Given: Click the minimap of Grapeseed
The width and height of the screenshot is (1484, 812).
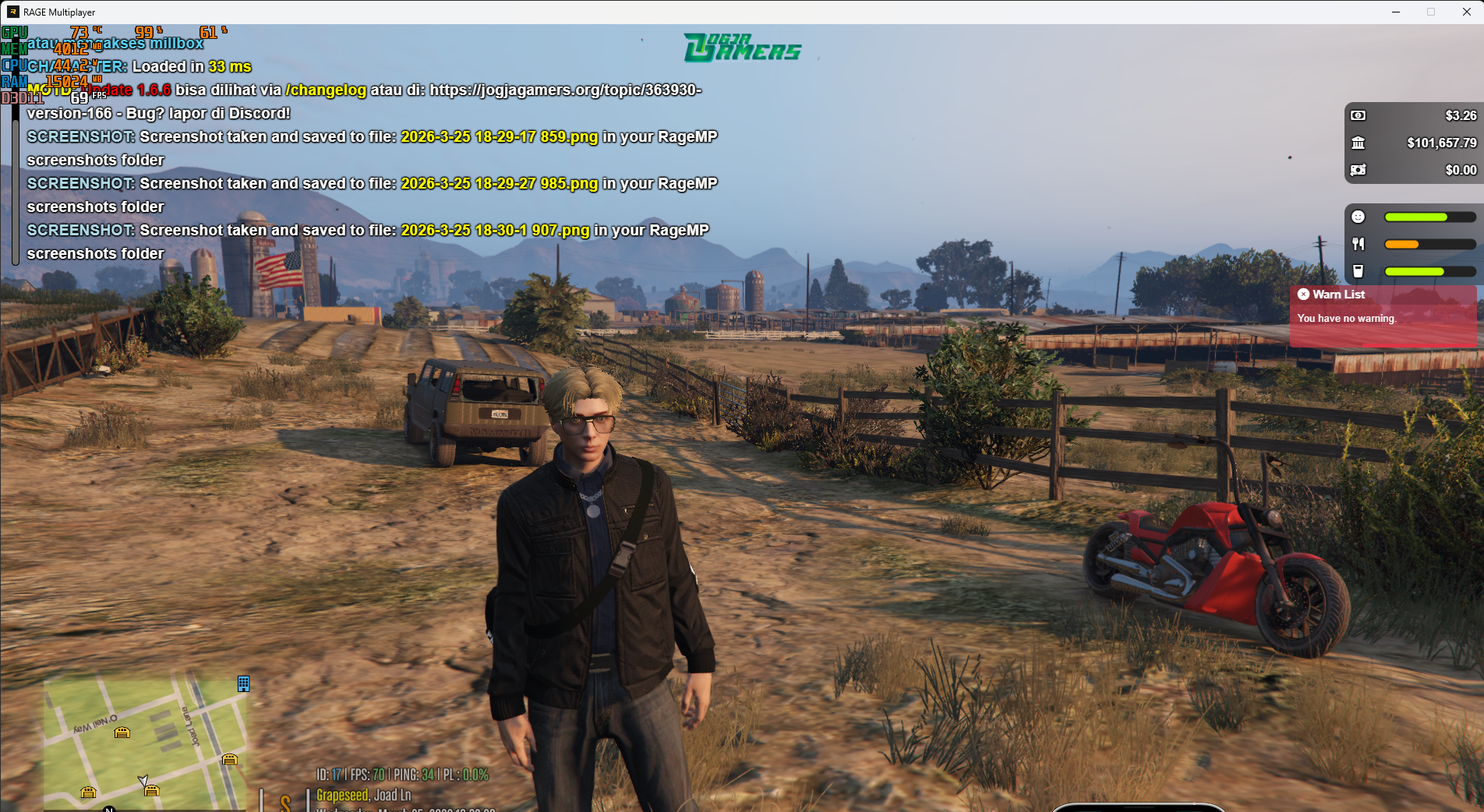Looking at the screenshot, I should 146,743.
